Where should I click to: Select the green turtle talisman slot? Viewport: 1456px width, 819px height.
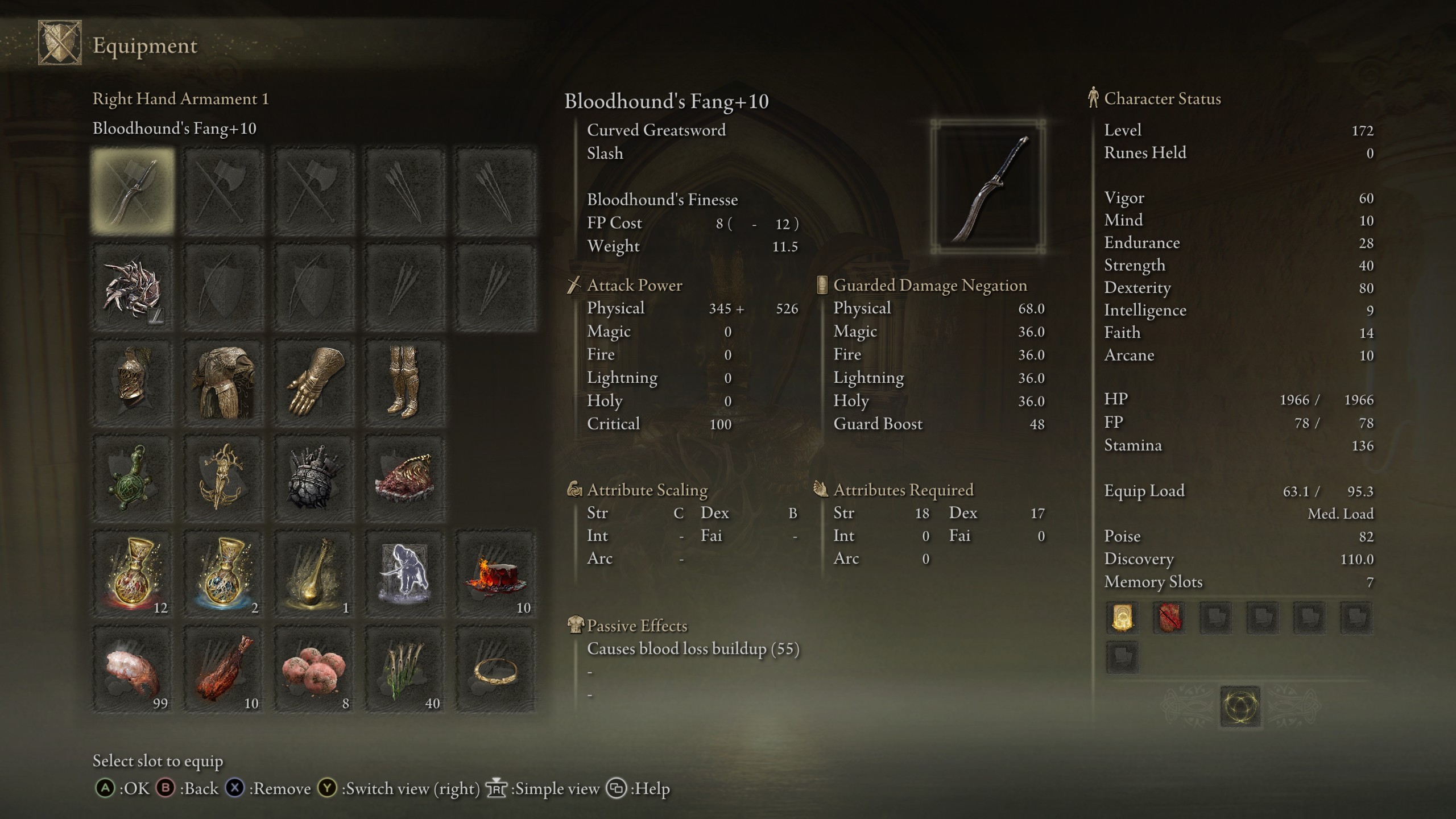(133, 479)
